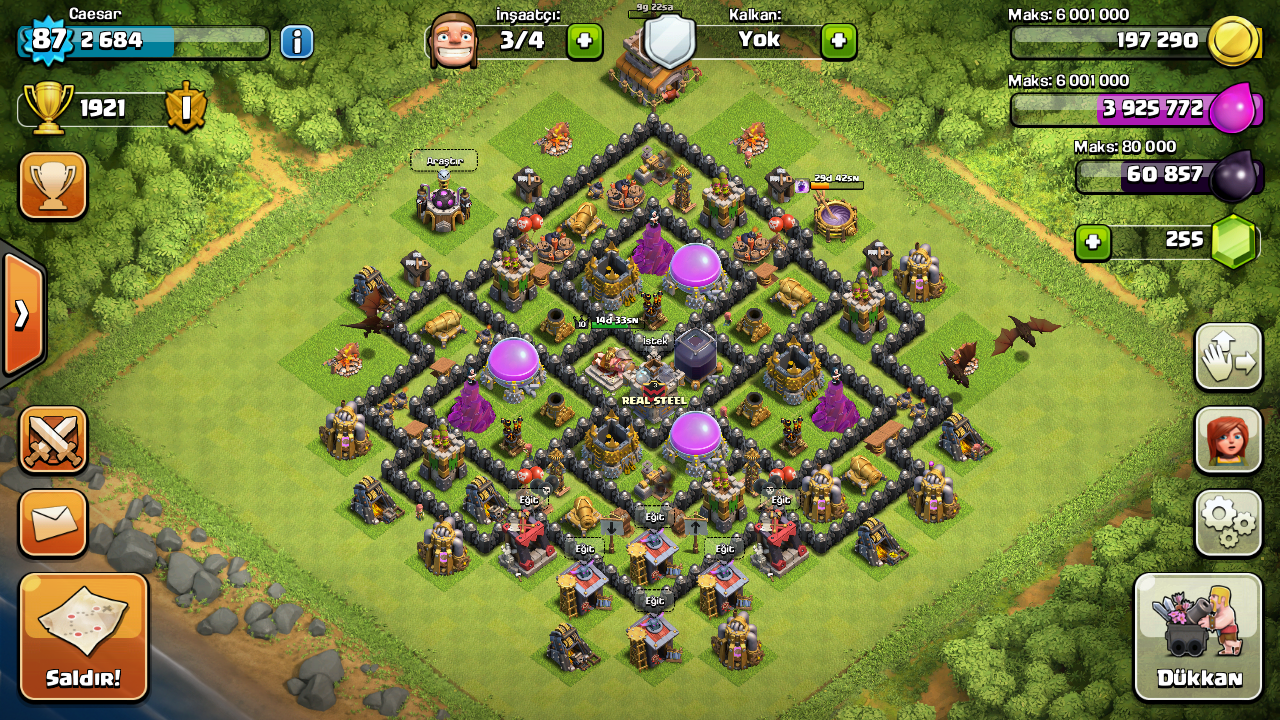Show the trophy leaderboard button
Screen dimensions: 1280x720
[53, 186]
